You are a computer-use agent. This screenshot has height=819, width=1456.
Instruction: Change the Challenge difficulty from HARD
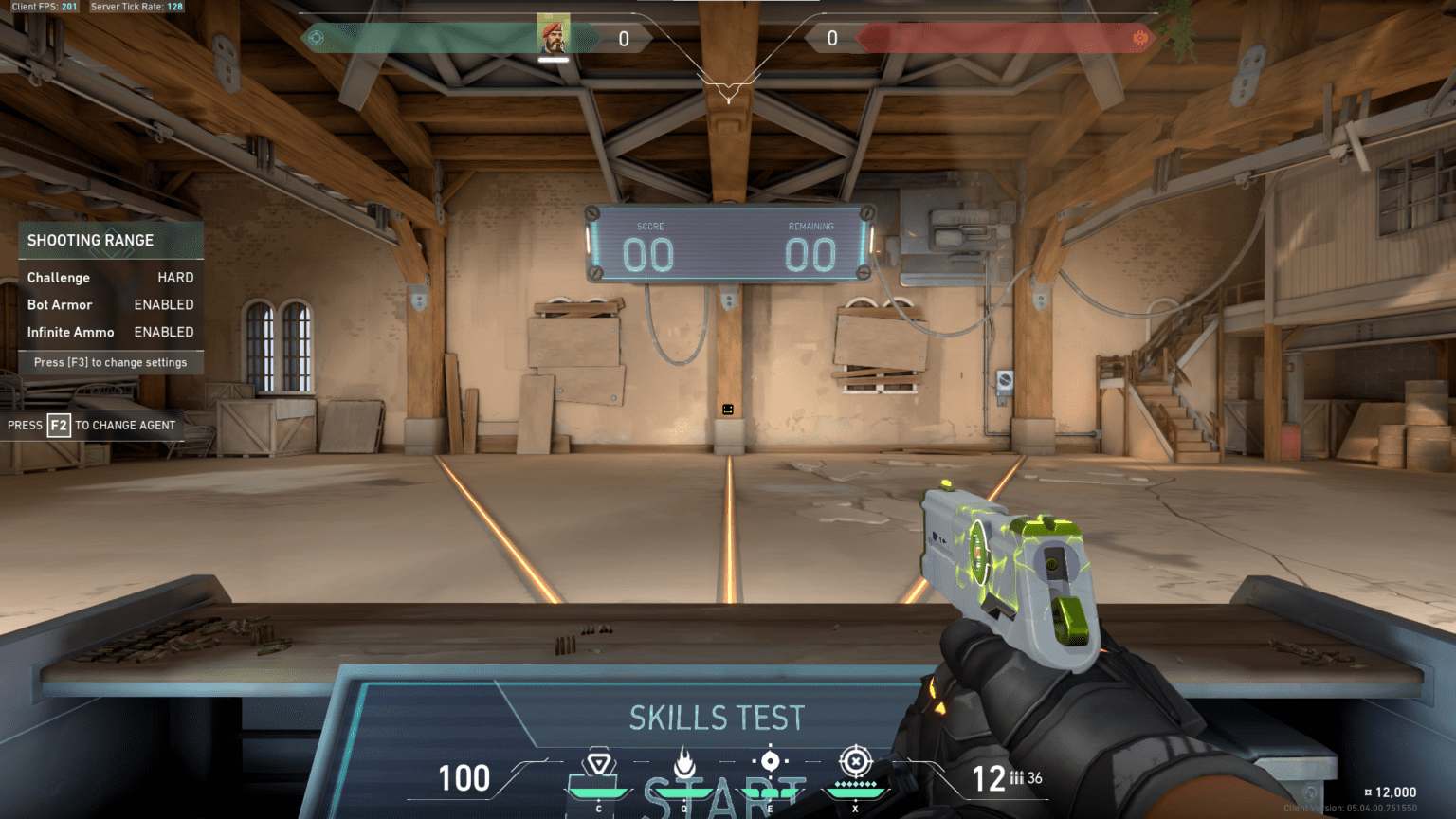(x=175, y=277)
